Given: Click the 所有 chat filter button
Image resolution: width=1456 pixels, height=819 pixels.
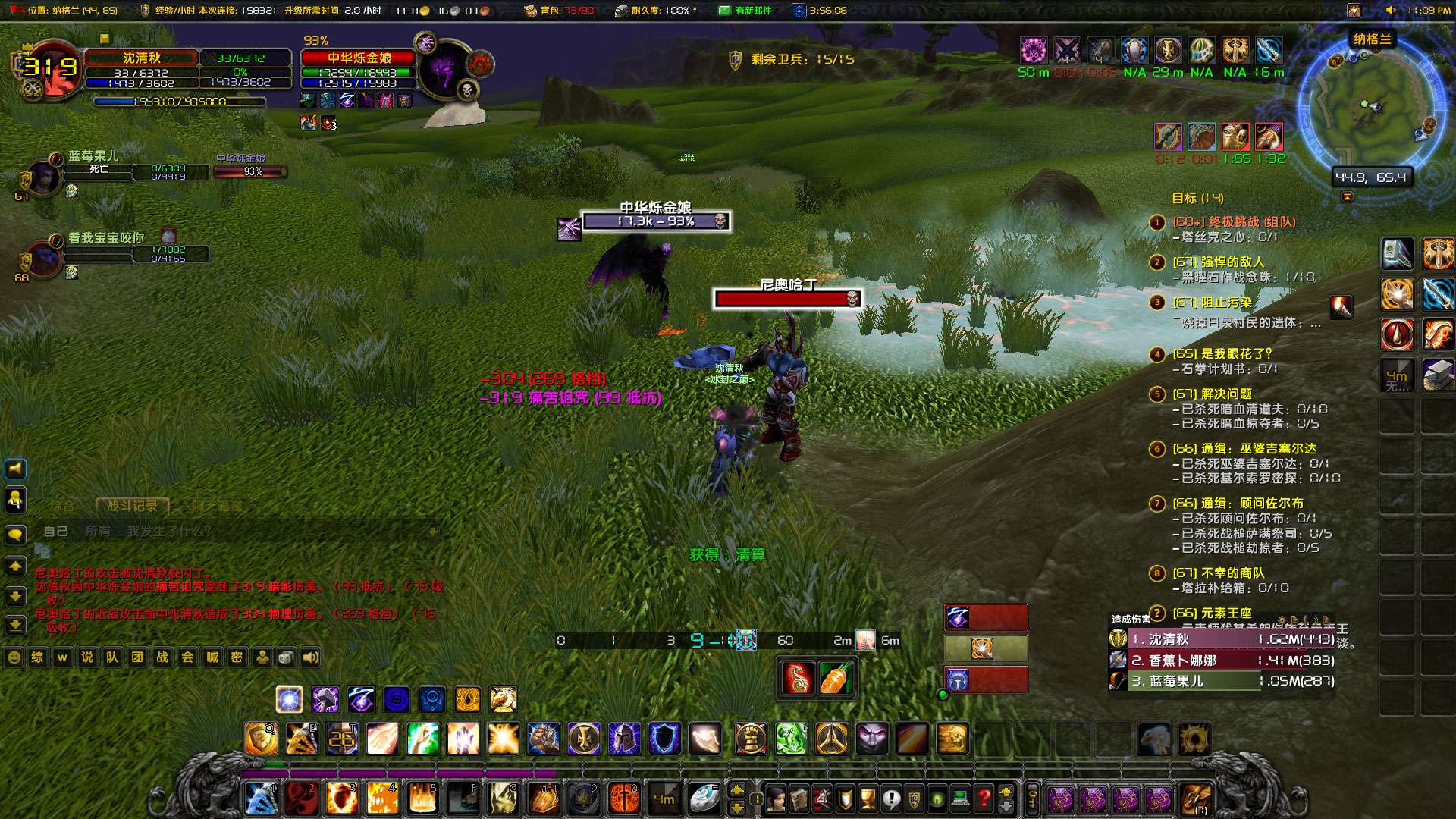Looking at the screenshot, I should point(99,531).
